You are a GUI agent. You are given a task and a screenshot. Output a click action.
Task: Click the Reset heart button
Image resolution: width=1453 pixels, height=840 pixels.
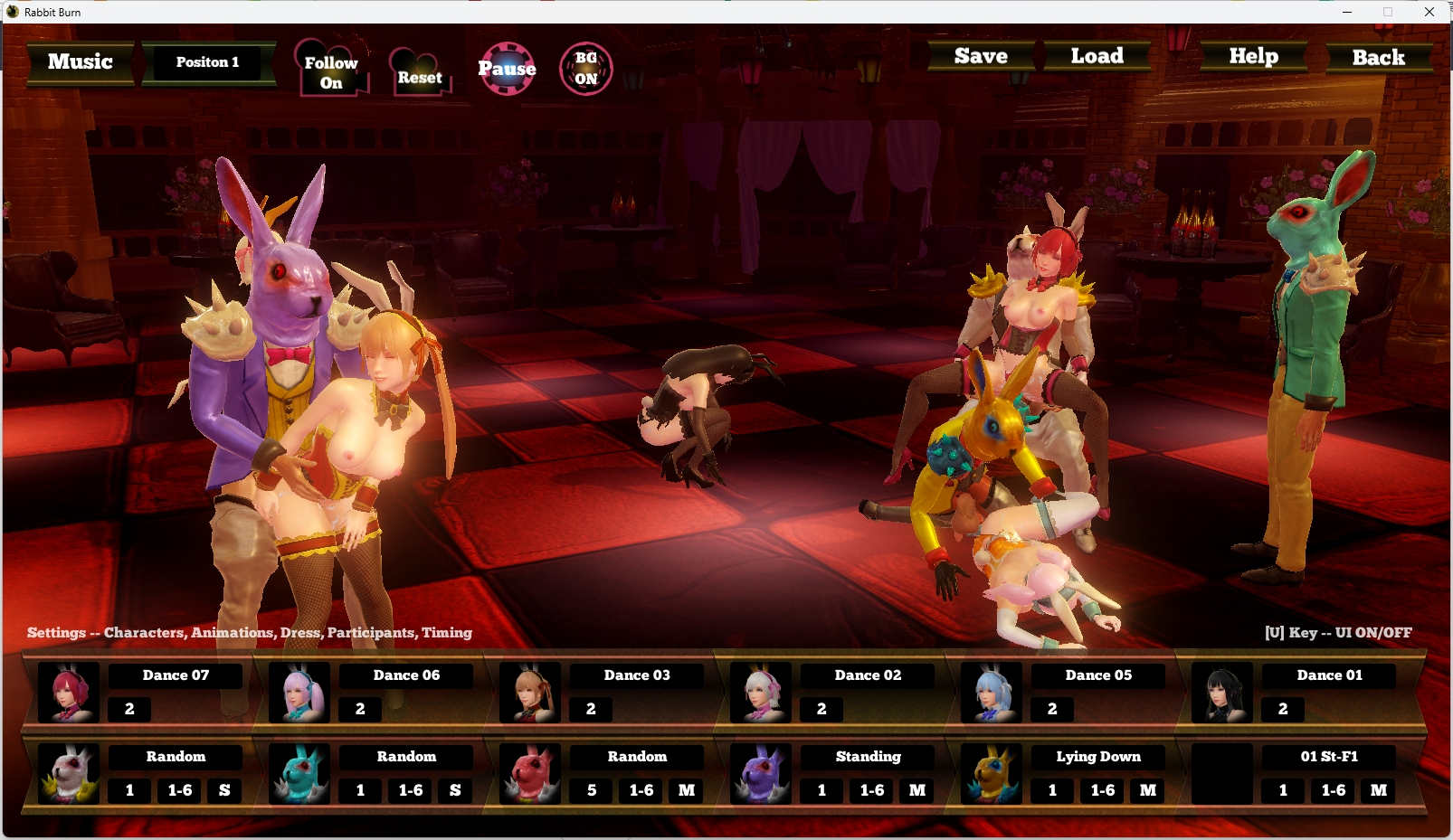pos(420,77)
